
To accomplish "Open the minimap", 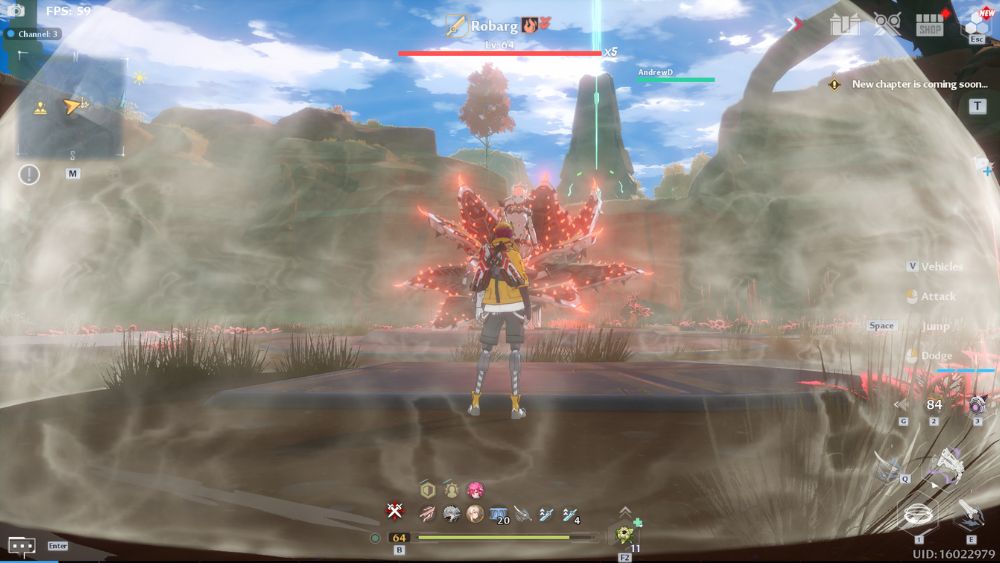I will click(x=70, y=105).
